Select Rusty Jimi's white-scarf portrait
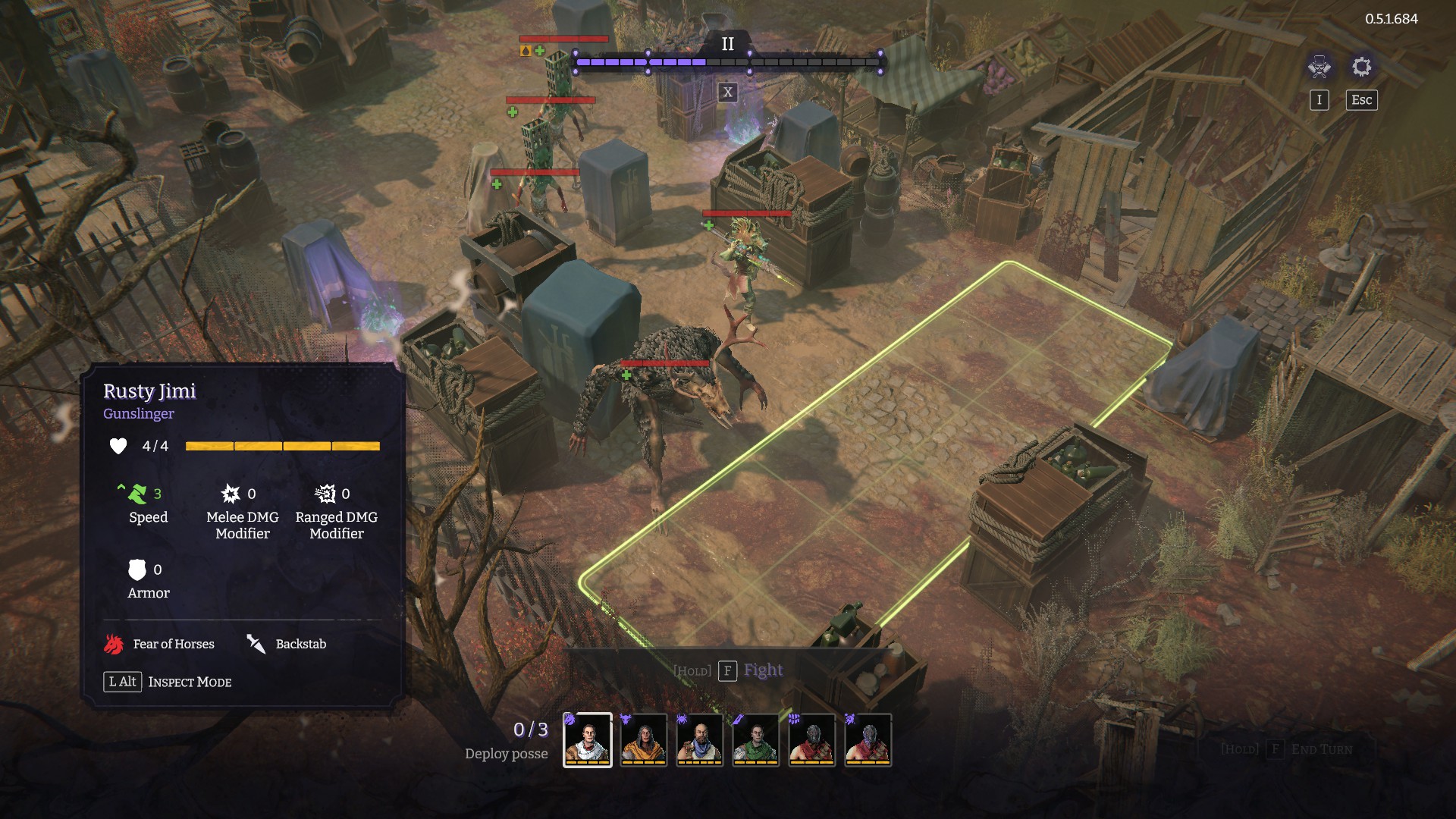 tap(588, 739)
